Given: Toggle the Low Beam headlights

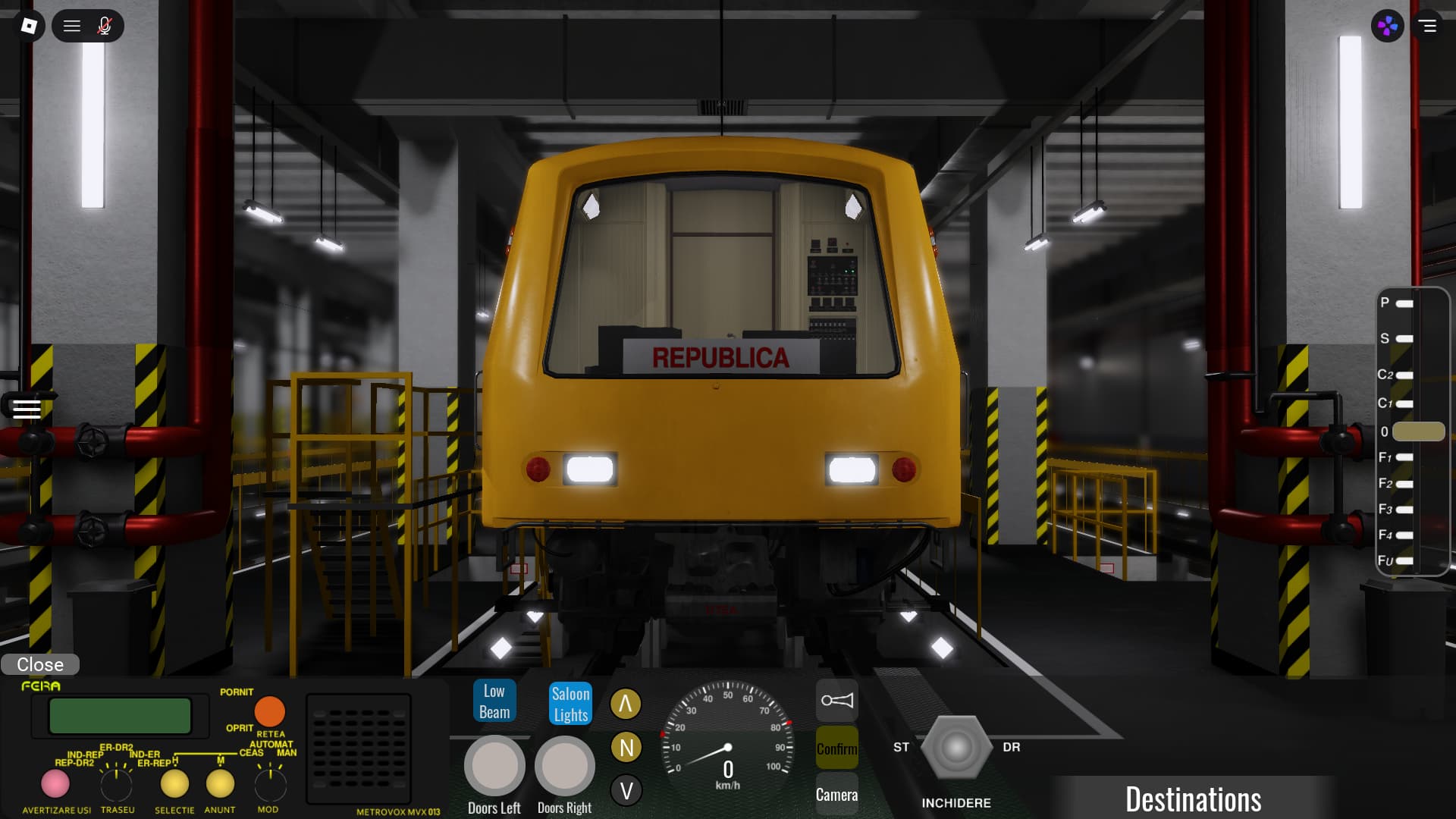Looking at the screenshot, I should coord(494,701).
